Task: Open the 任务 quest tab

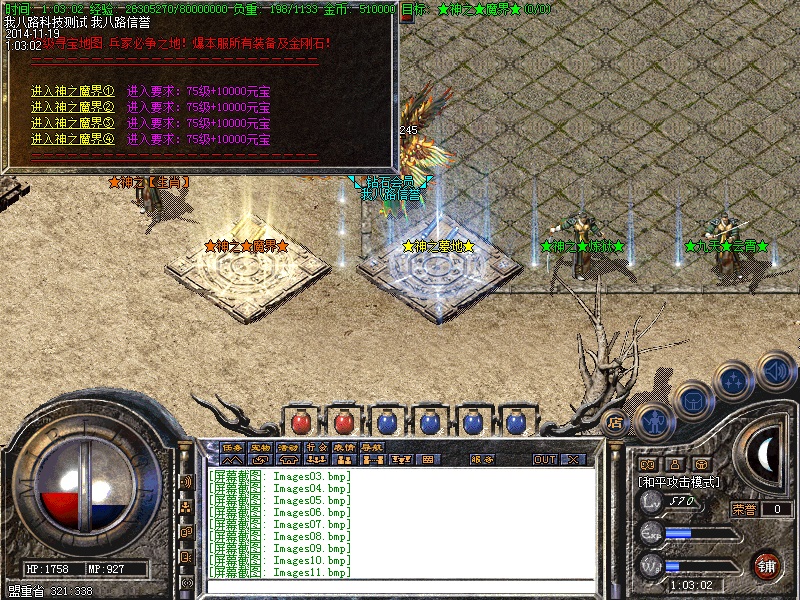Action: point(232,447)
